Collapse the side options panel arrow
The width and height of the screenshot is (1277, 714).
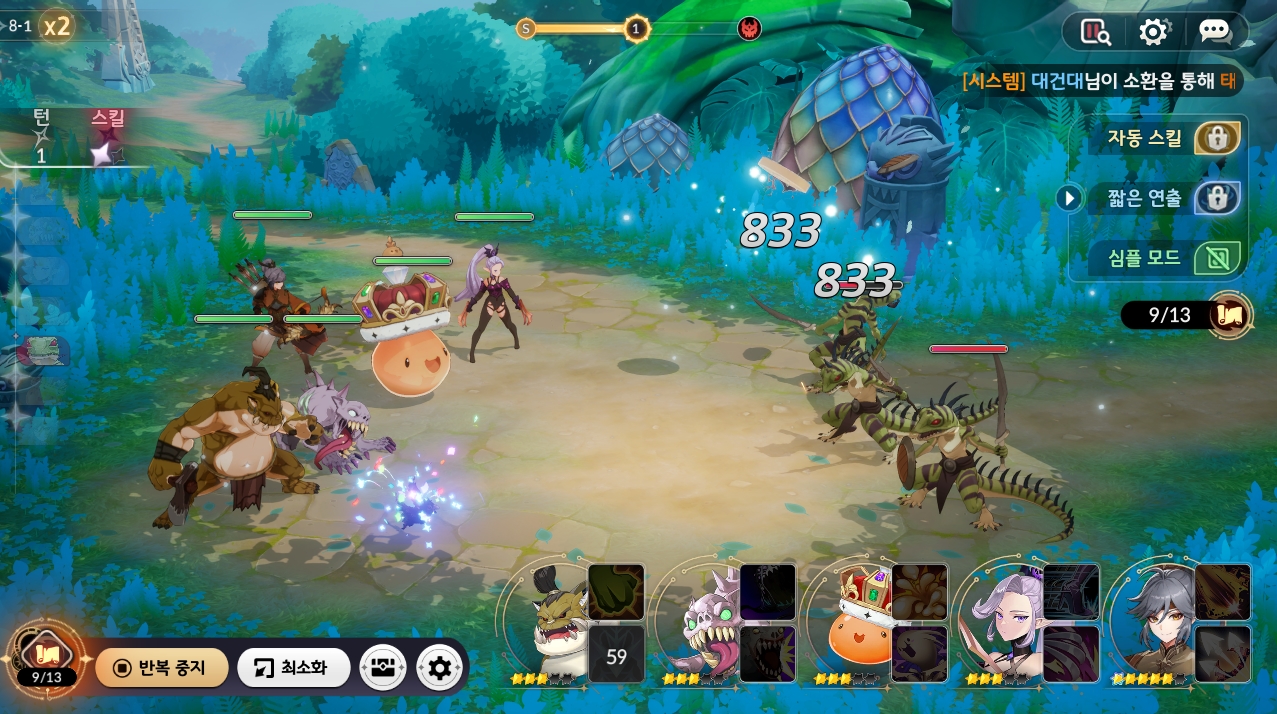[1069, 198]
